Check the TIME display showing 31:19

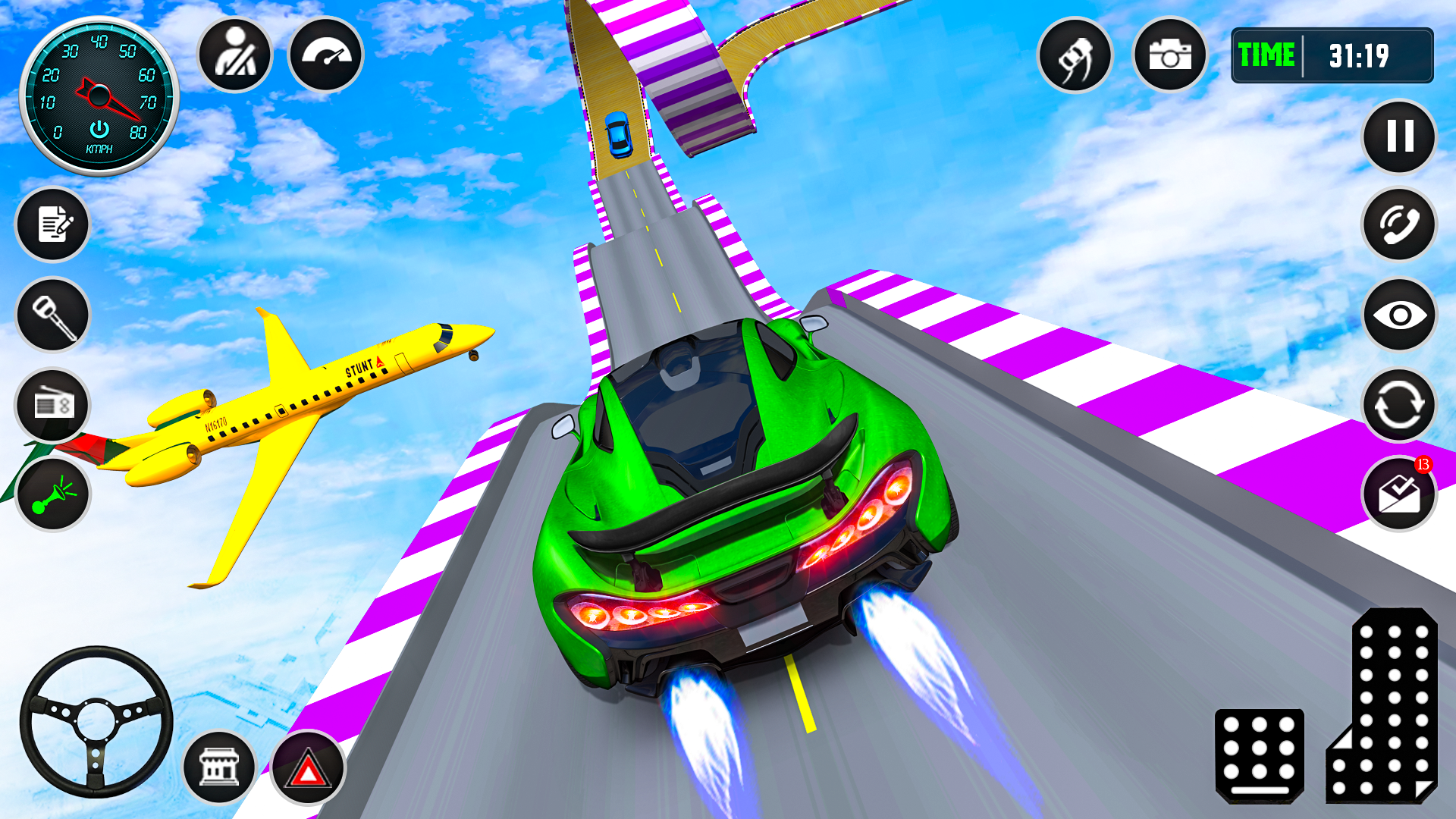point(1332,55)
